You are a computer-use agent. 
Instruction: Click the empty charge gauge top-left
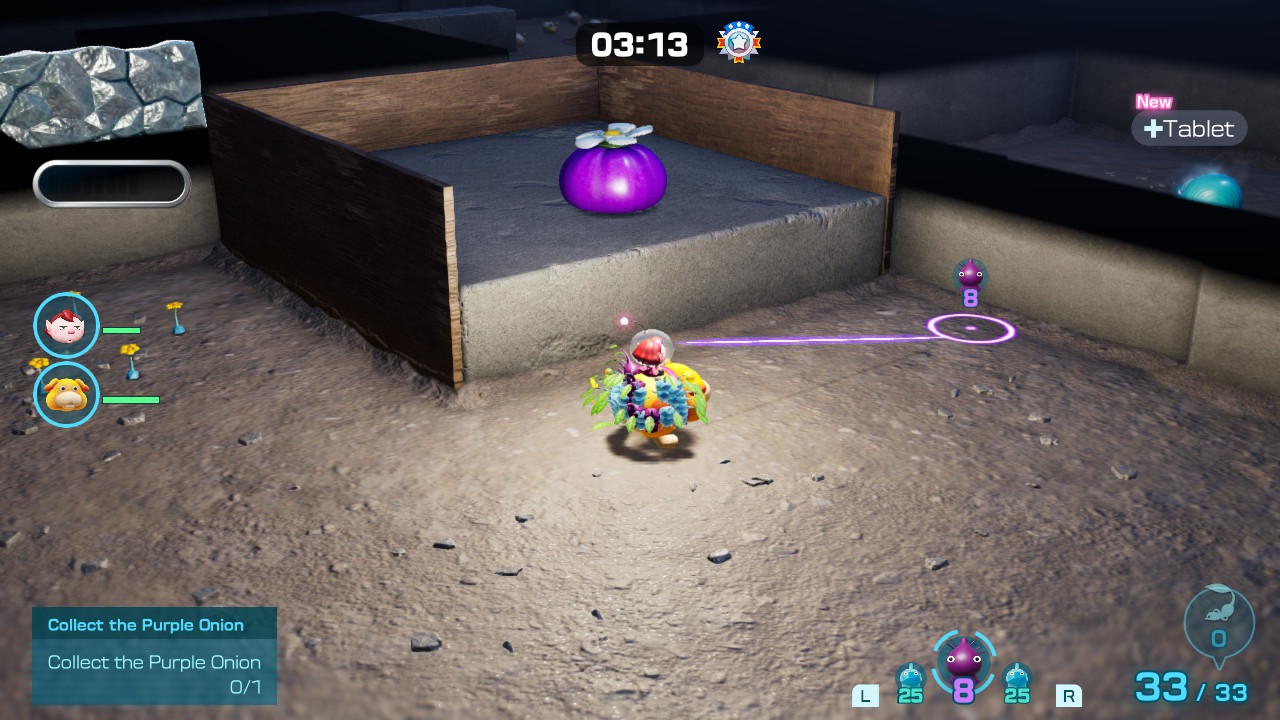(111, 183)
